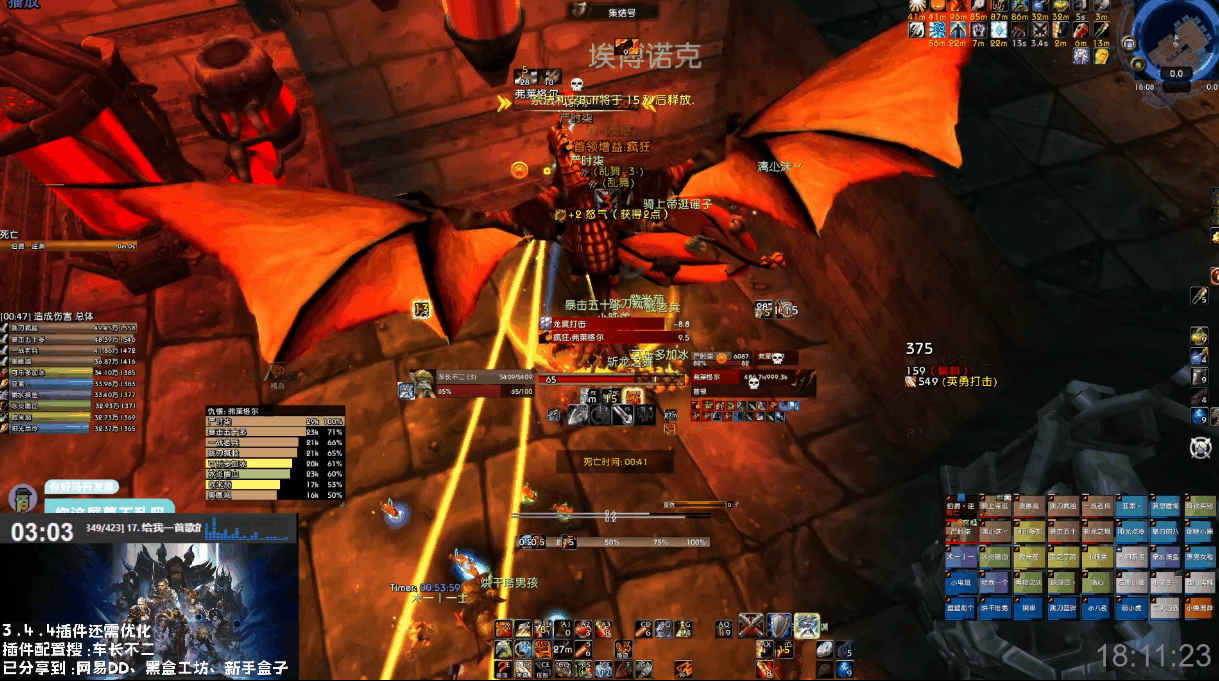Click the target frame 弗莱格尔
Viewport: 1219px width, 681px height.
[x=752, y=380]
